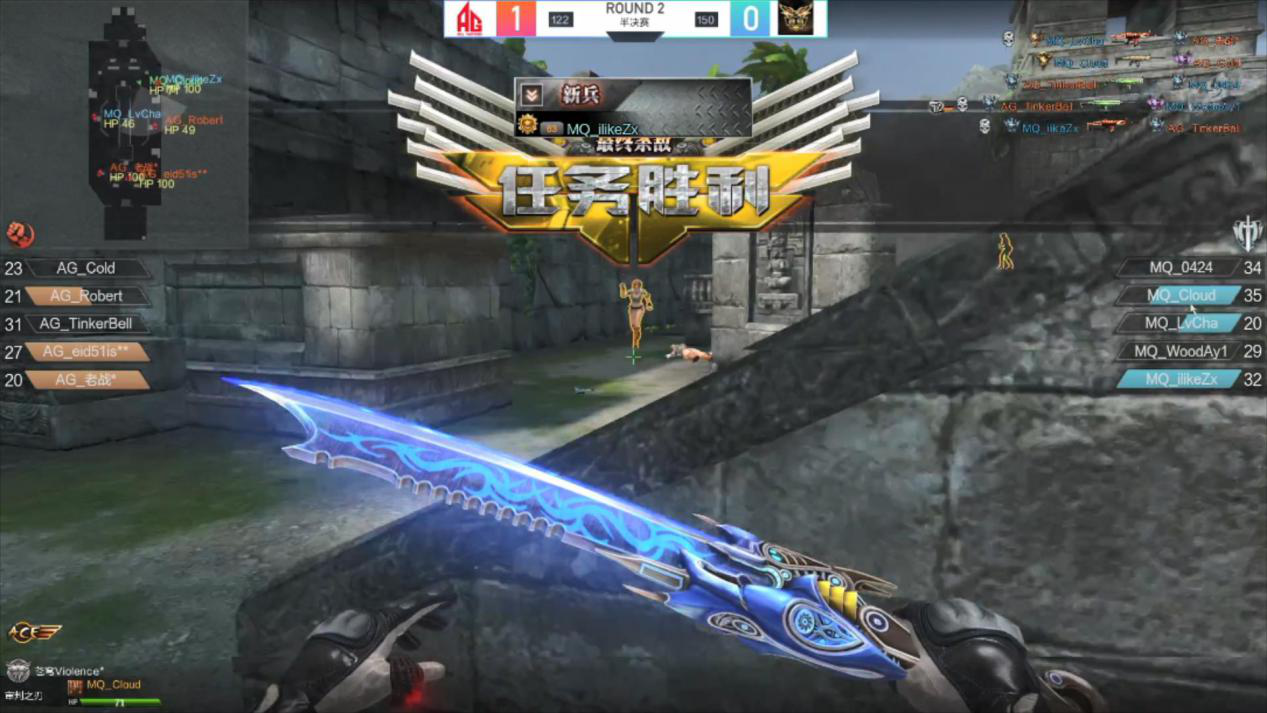Click the red fist team icon
Image resolution: width=1267 pixels, height=713 pixels.
click(20, 234)
